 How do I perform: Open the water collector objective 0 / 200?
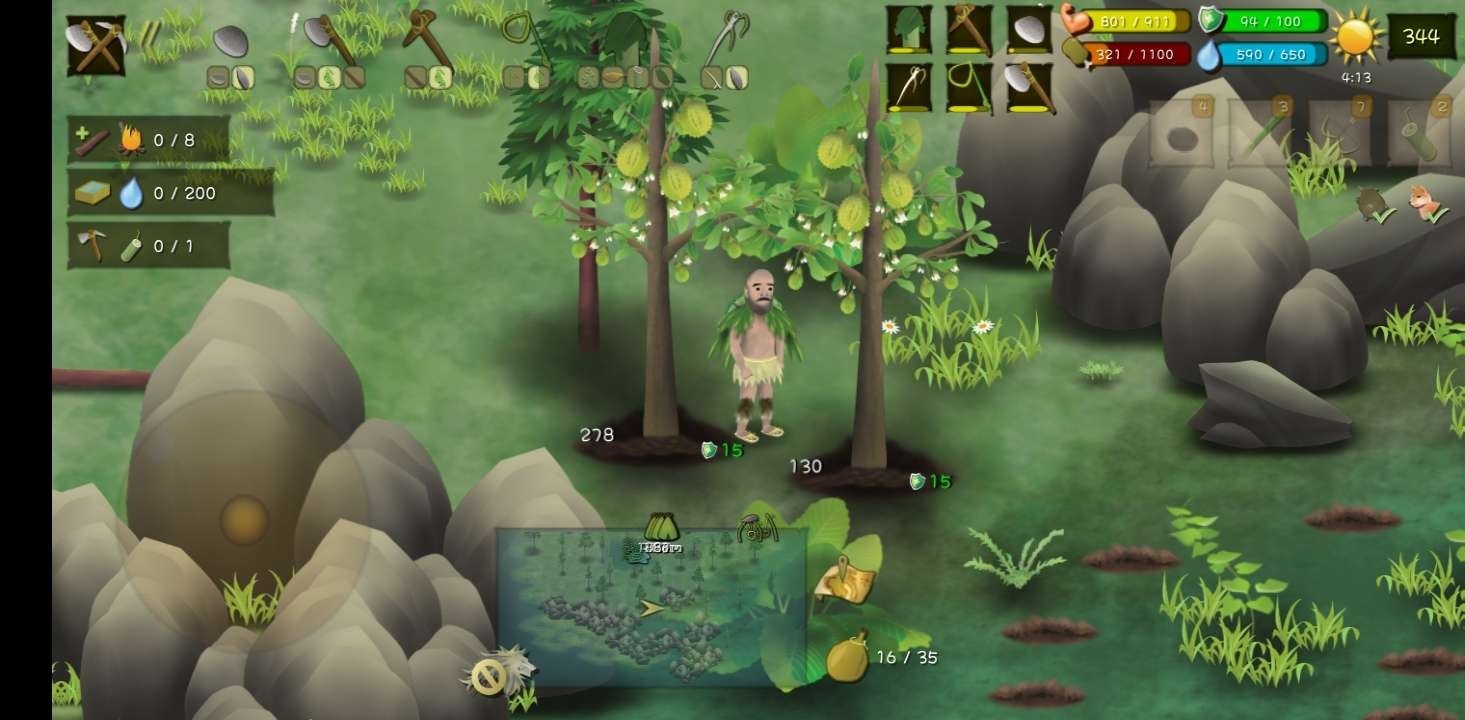pyautogui.click(x=170, y=193)
